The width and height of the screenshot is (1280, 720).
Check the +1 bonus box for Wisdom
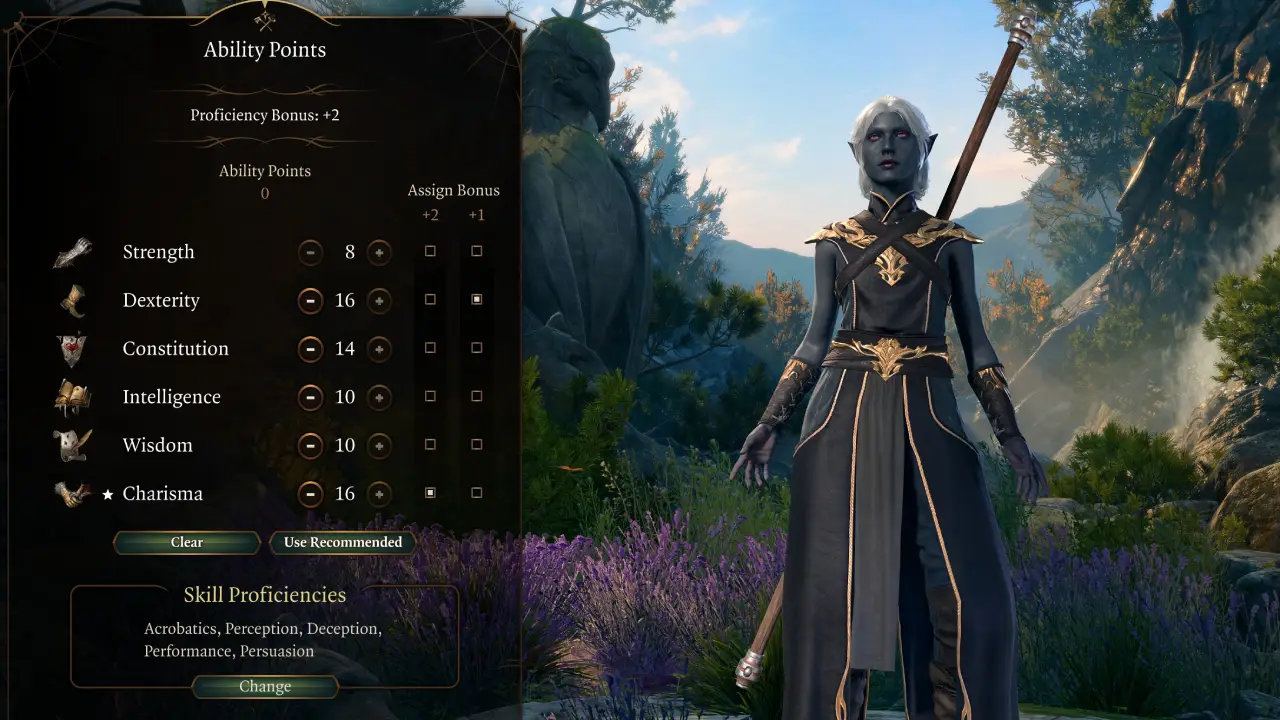[x=476, y=444]
